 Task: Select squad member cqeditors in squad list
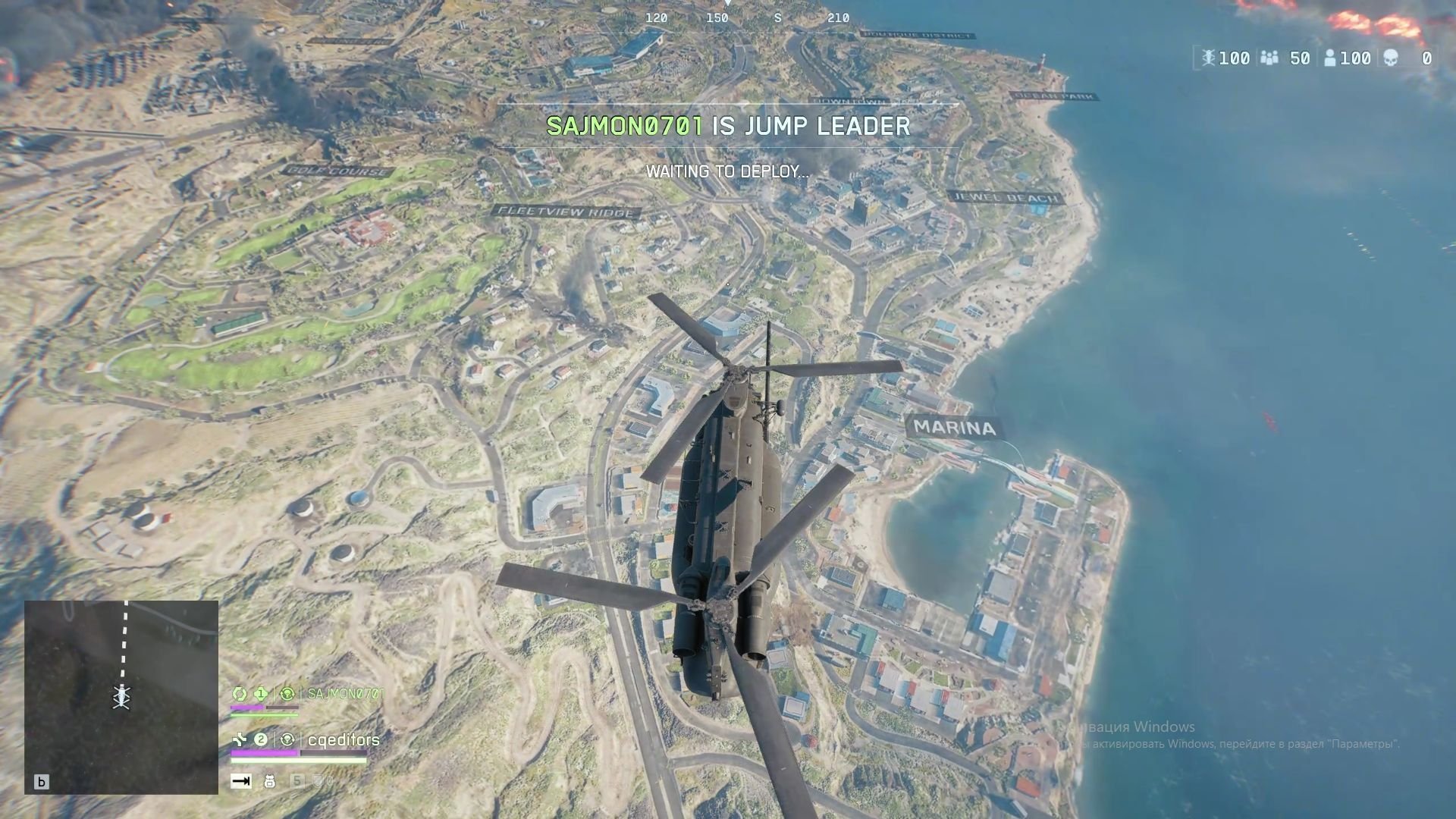point(344,739)
